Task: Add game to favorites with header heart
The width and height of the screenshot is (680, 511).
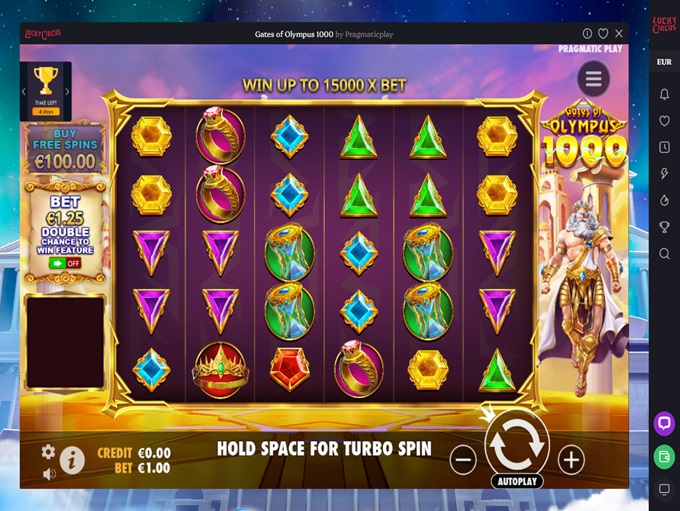Action: click(603, 33)
